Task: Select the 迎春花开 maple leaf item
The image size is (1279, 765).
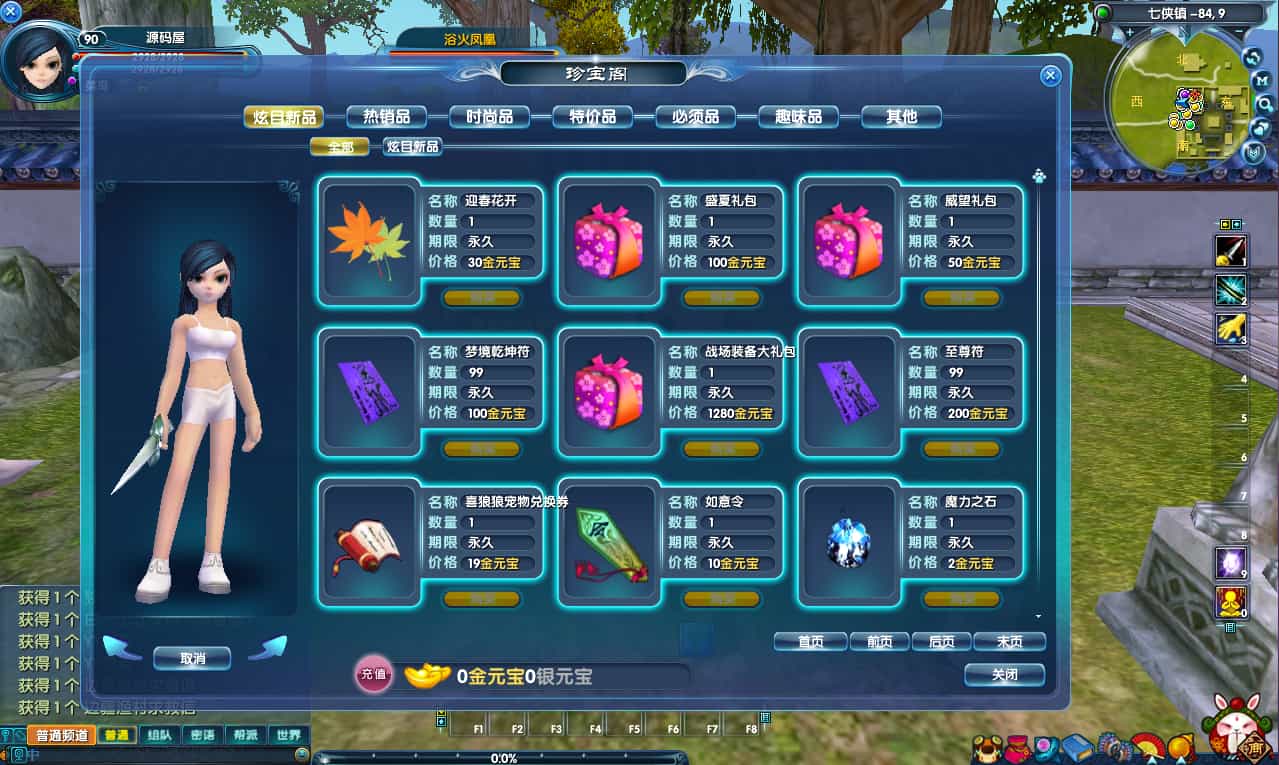Action: (x=368, y=240)
